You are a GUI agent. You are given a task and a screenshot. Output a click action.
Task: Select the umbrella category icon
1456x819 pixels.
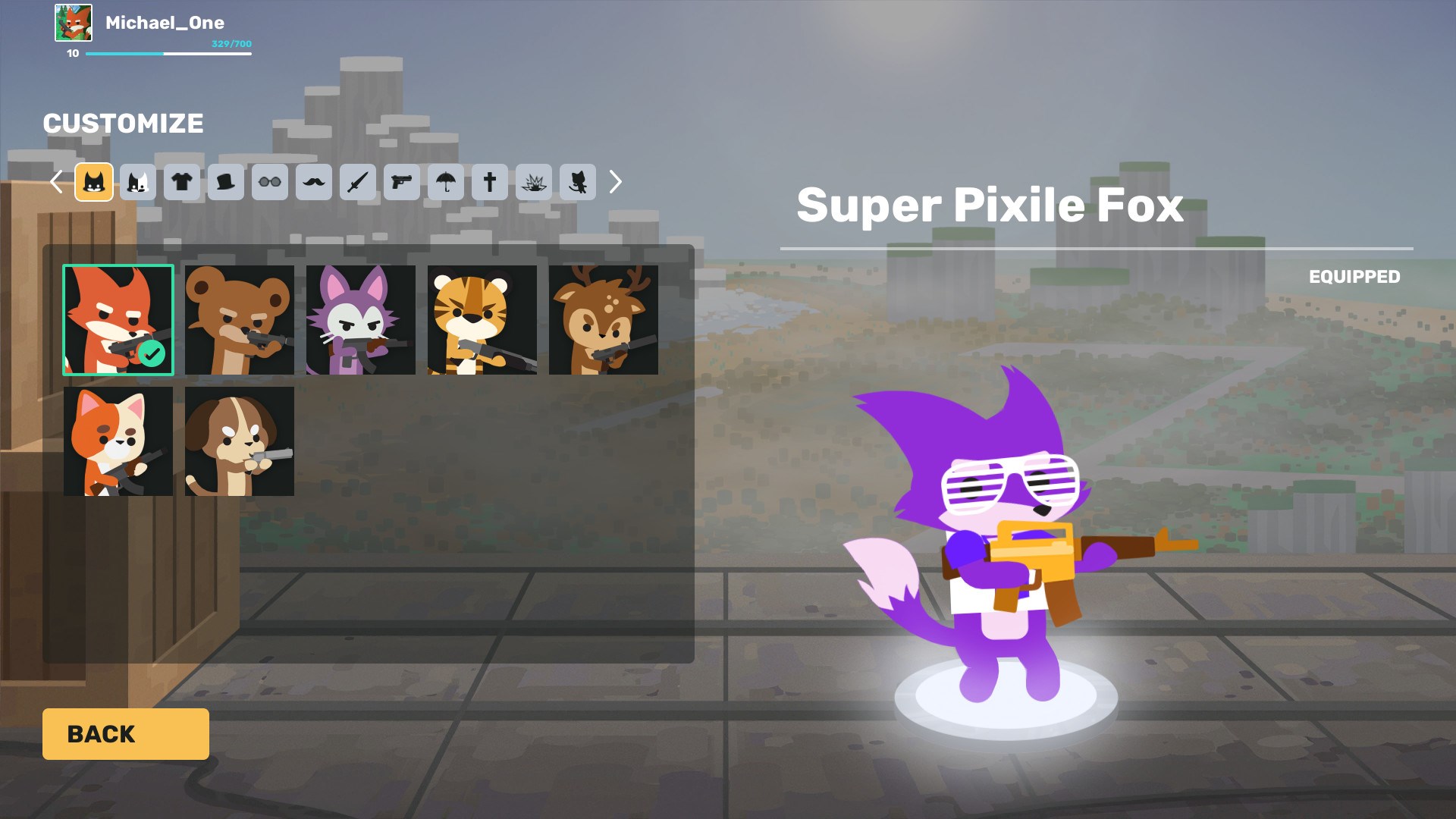point(446,182)
